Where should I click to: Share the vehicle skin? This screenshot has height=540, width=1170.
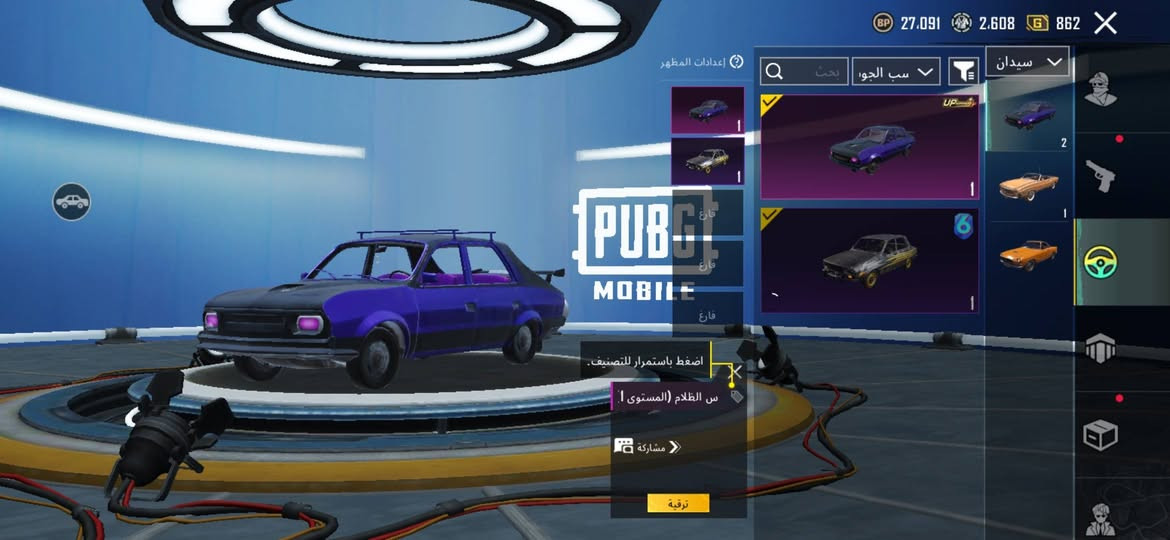point(646,447)
